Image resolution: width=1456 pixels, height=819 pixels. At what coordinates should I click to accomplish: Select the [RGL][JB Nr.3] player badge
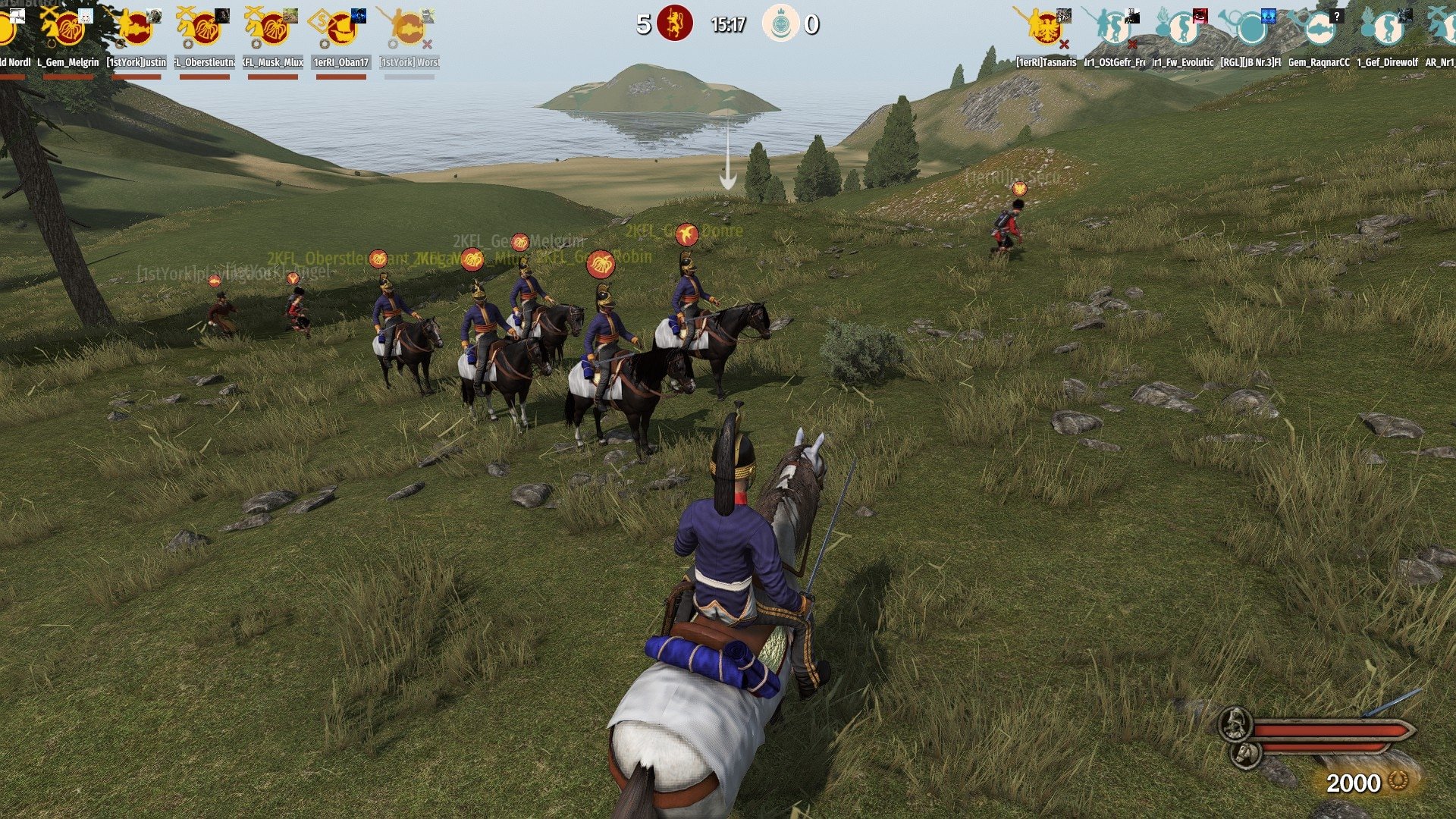click(x=1250, y=29)
